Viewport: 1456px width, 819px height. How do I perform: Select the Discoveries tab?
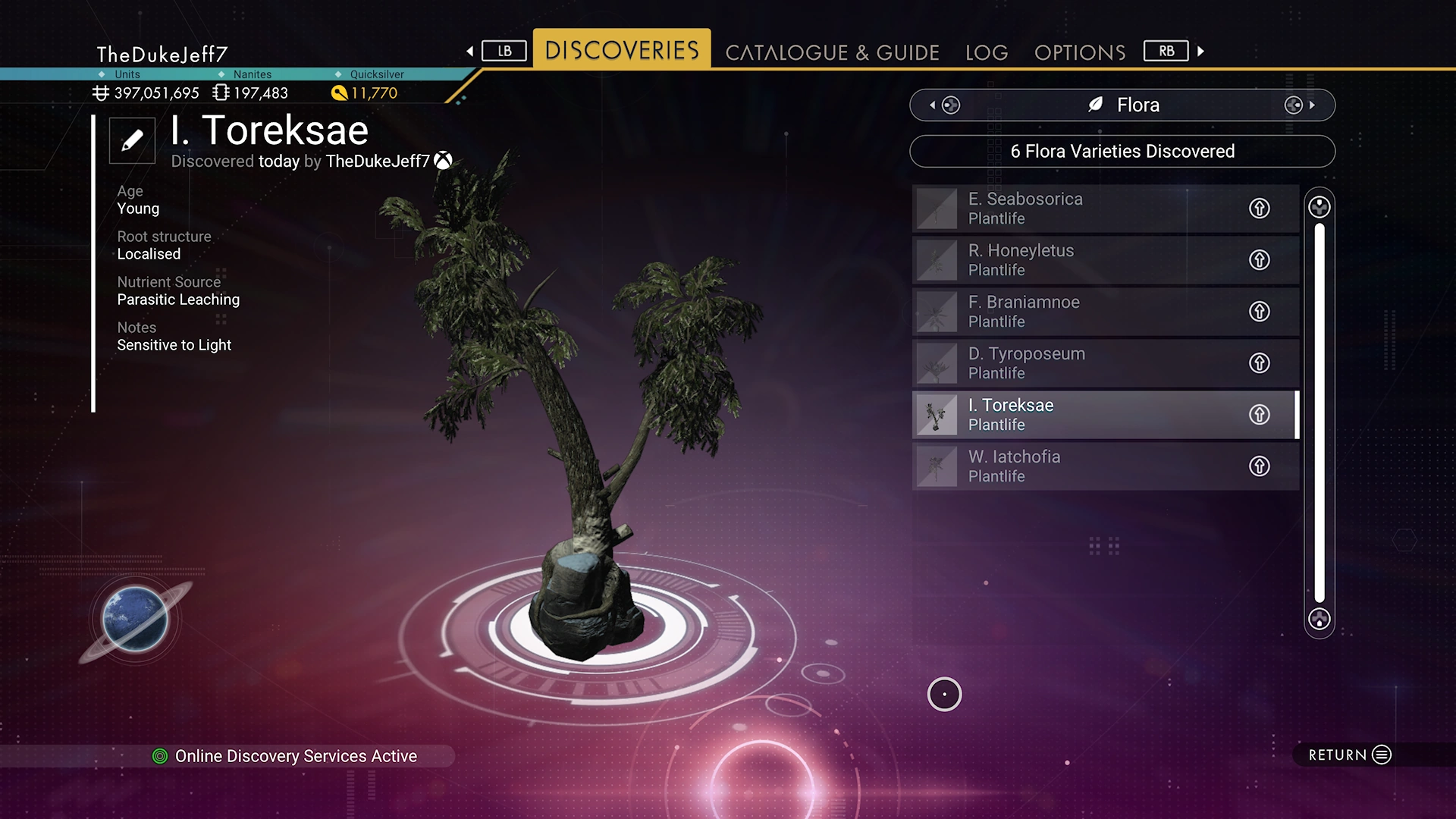[622, 50]
